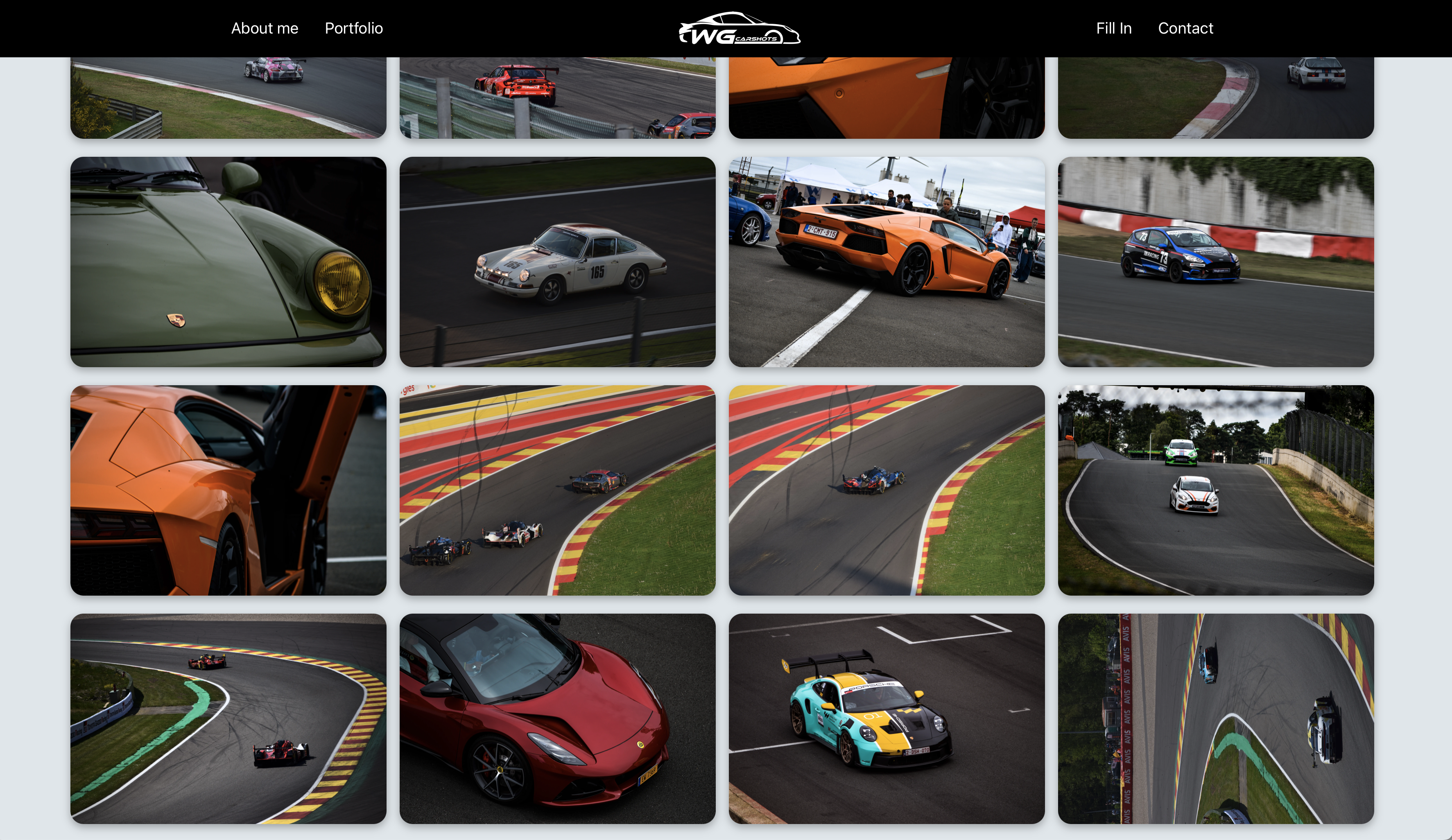The image size is (1452, 840).
Task: Open the Fill In page
Action: [1113, 28]
